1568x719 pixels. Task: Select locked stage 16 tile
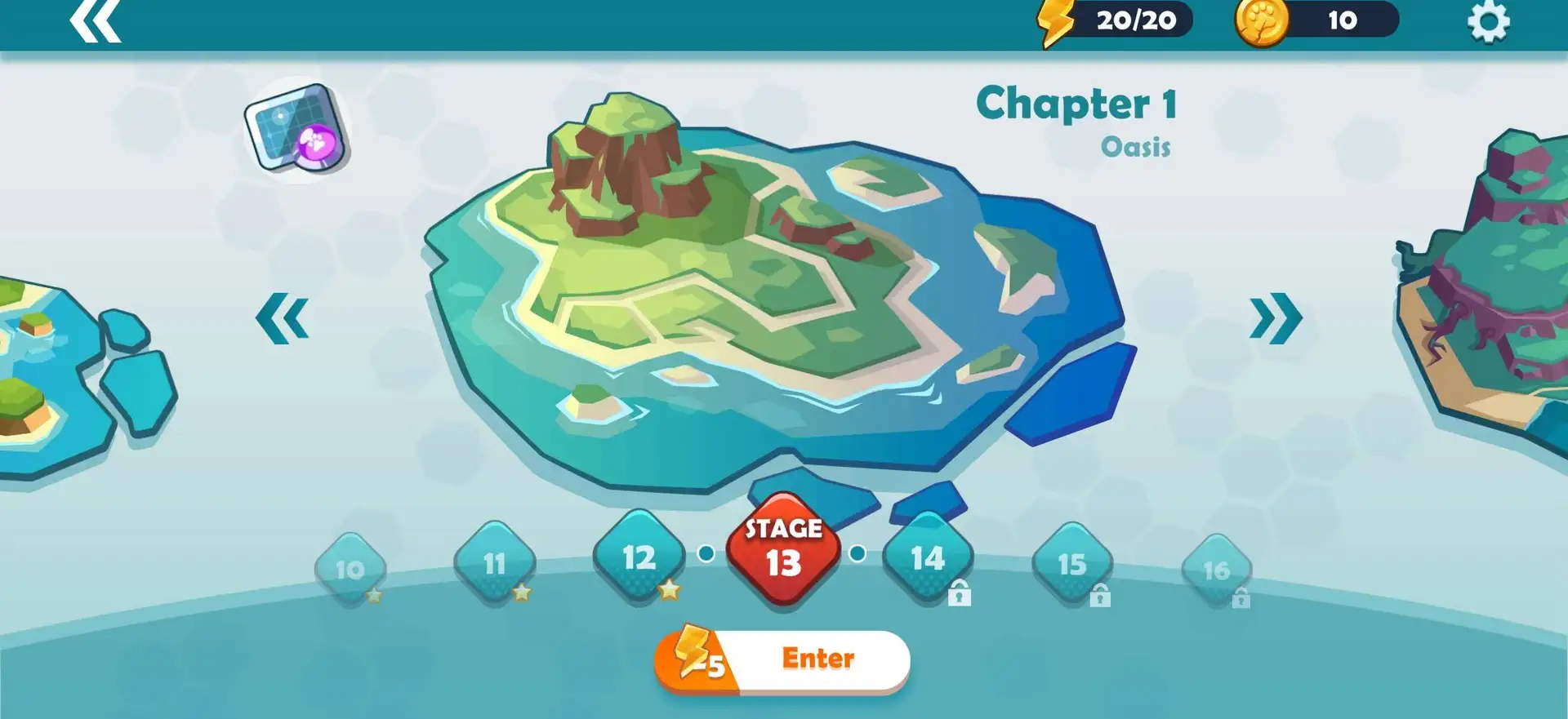point(1216,570)
